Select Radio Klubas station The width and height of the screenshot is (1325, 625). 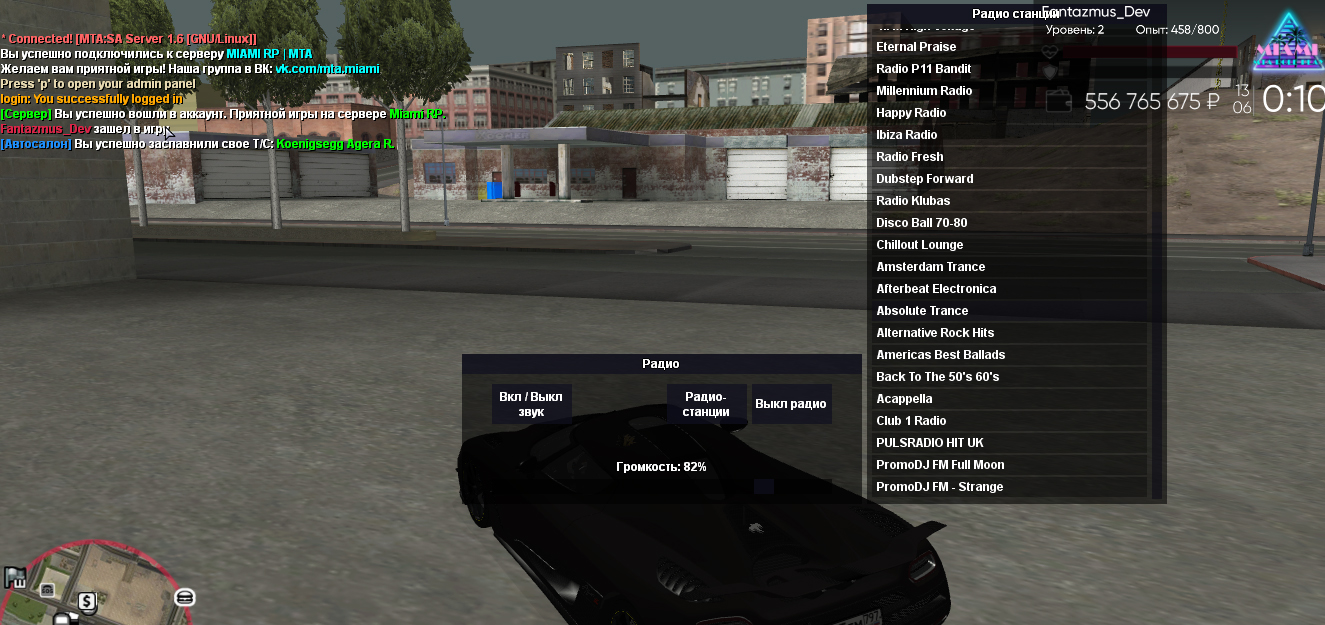click(1010, 201)
